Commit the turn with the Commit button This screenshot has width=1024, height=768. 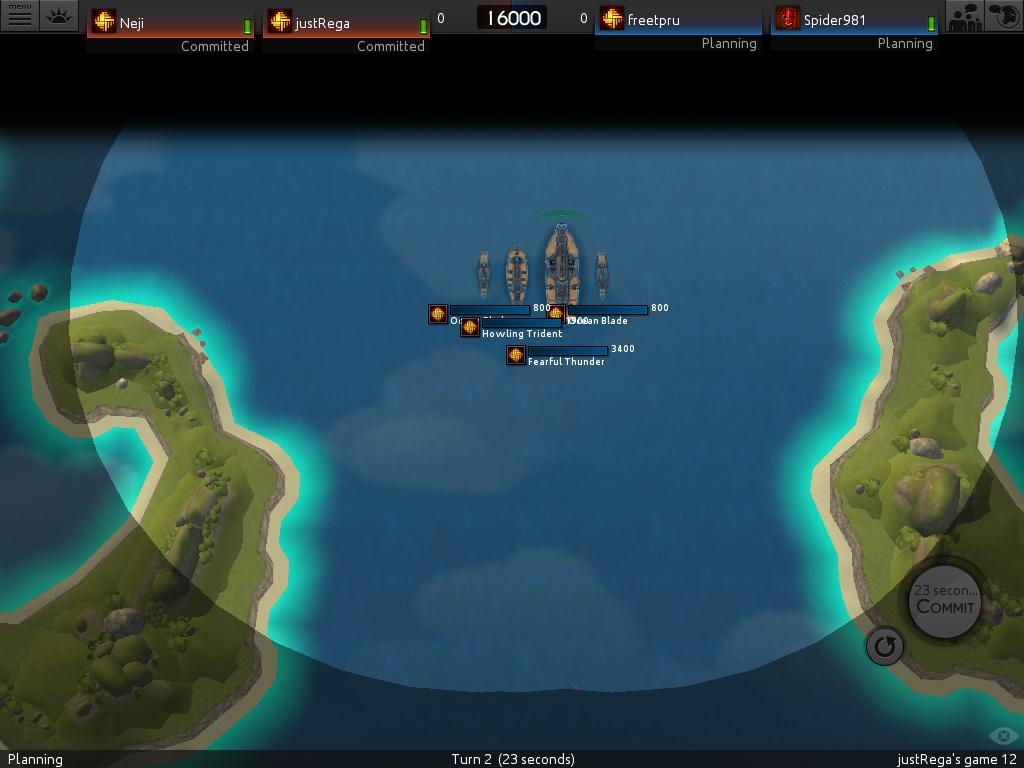tap(945, 601)
